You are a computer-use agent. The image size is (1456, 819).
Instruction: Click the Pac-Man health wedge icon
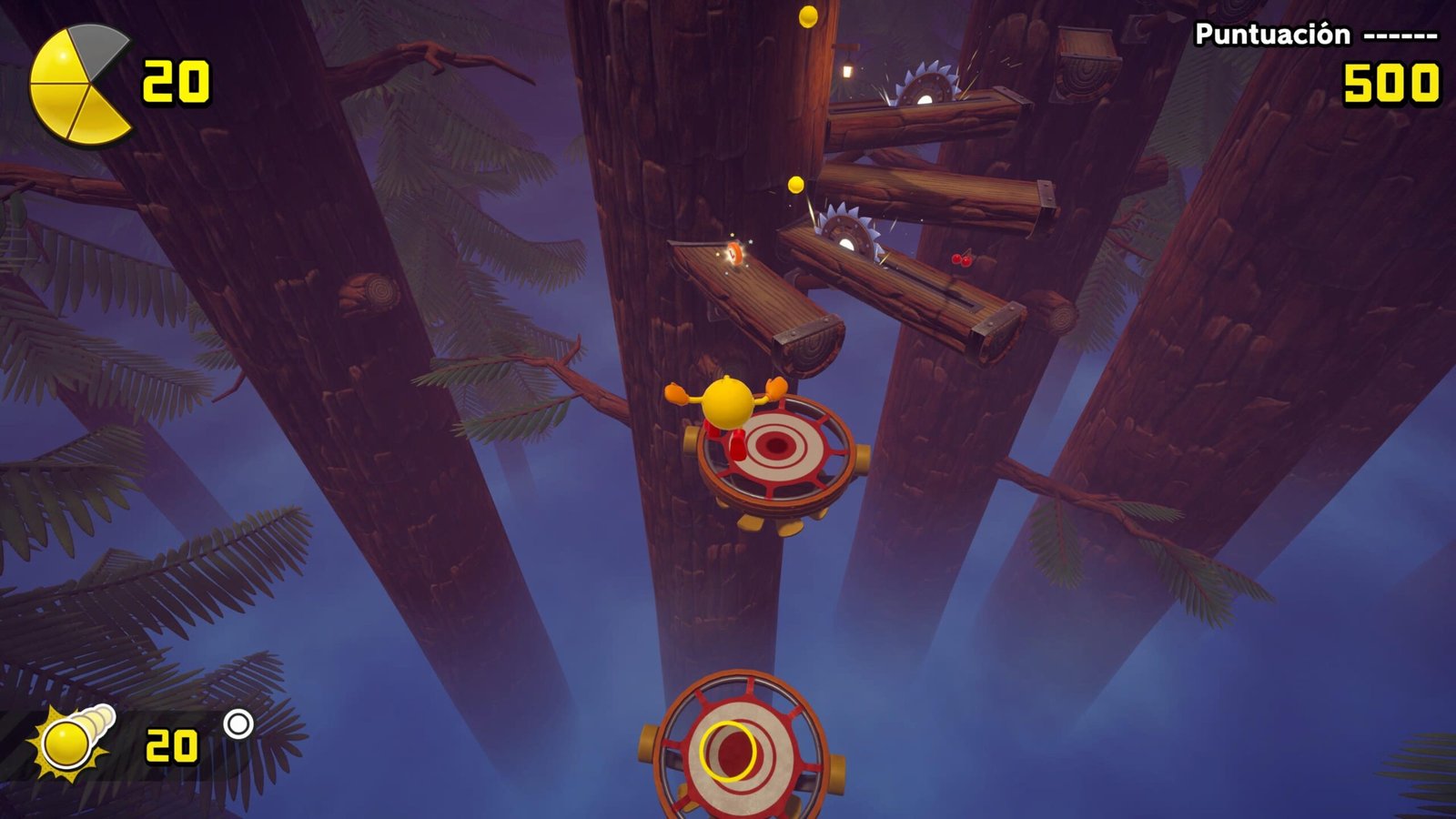click(x=79, y=85)
